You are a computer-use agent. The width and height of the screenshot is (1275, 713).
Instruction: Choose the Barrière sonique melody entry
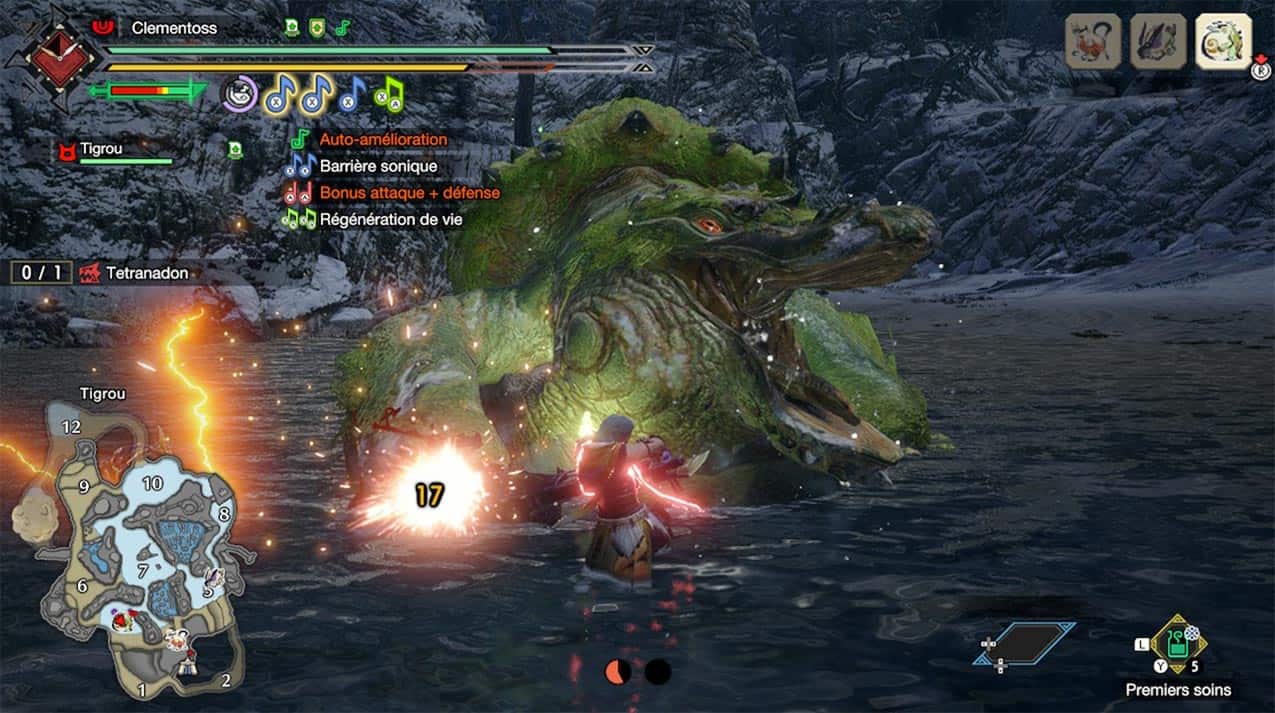pos(377,166)
